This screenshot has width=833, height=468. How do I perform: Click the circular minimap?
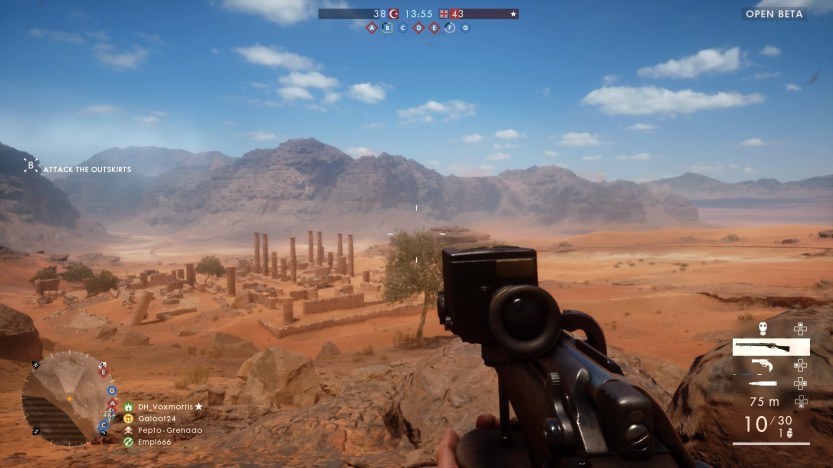(x=66, y=397)
